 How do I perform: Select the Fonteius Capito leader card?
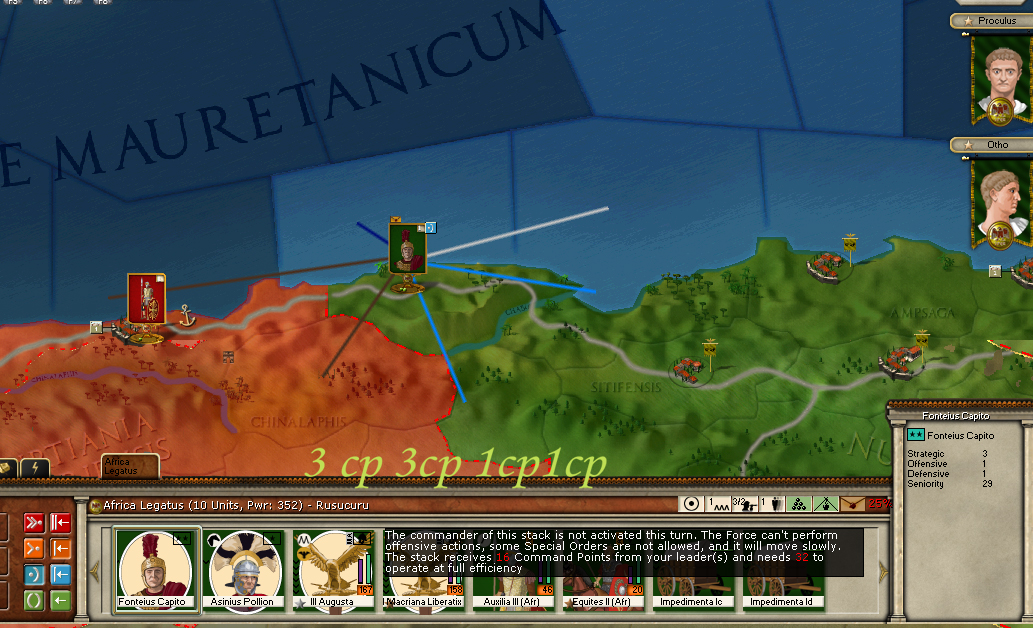pos(157,568)
